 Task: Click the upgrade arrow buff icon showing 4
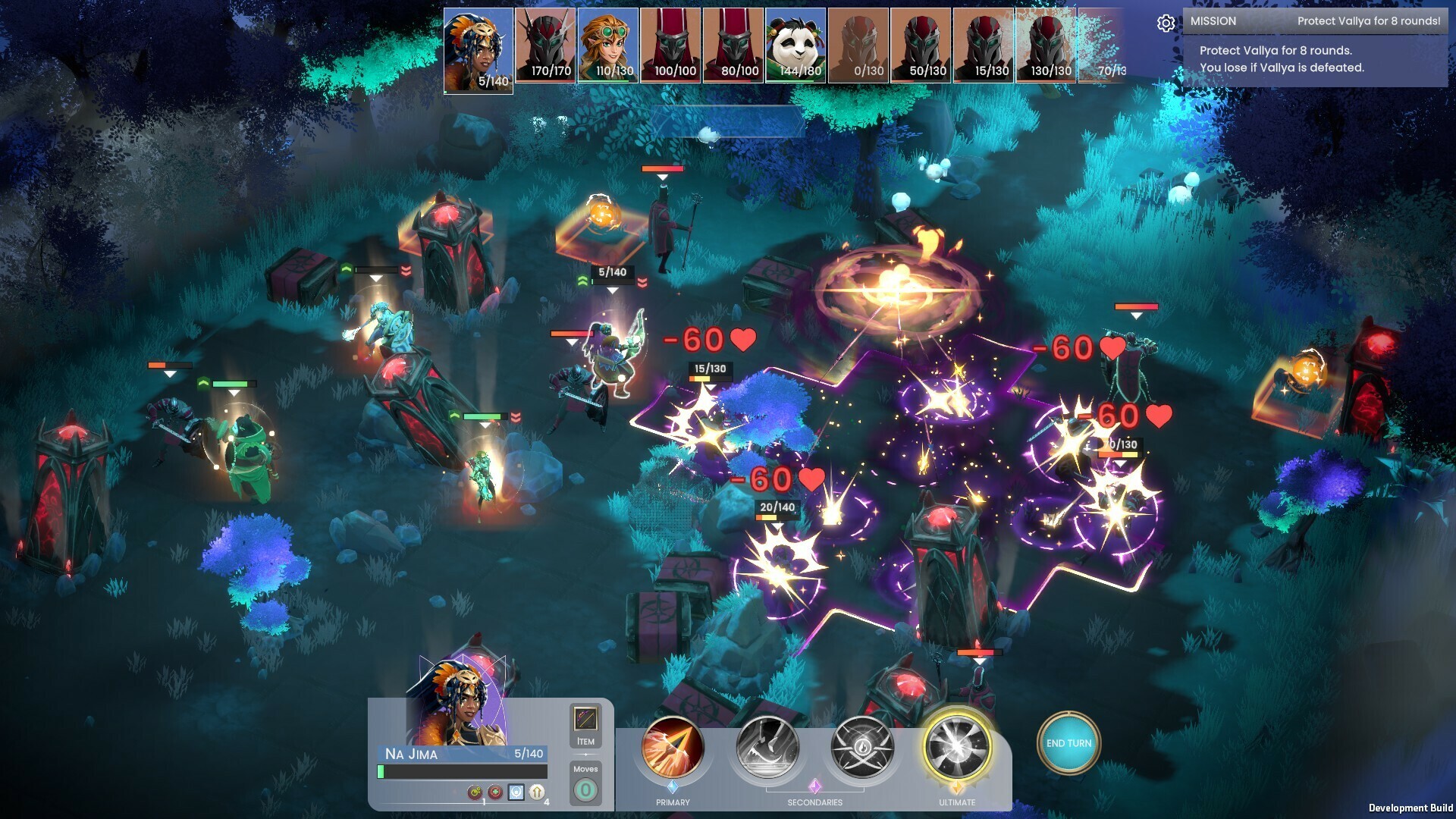537,793
